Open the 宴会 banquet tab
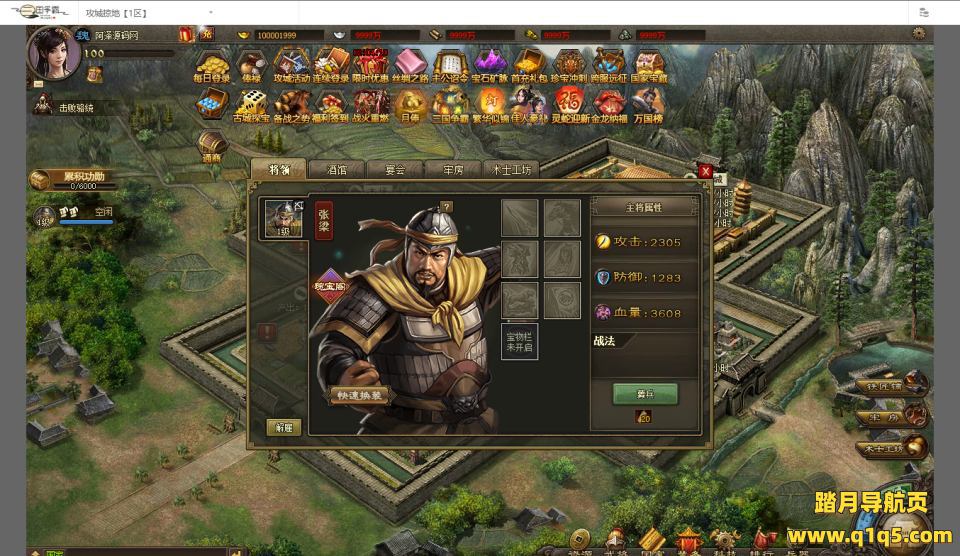This screenshot has width=960, height=556. click(x=394, y=169)
